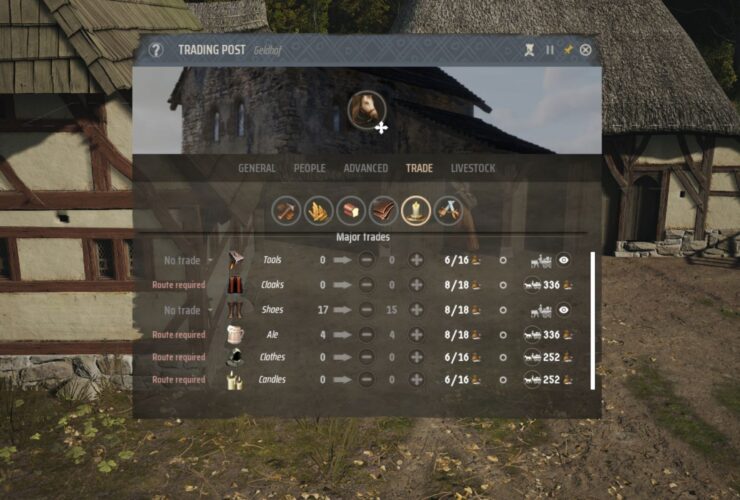Screen dimensions: 740x500
Task: Click the Route required label for Candles
Action: tap(179, 380)
